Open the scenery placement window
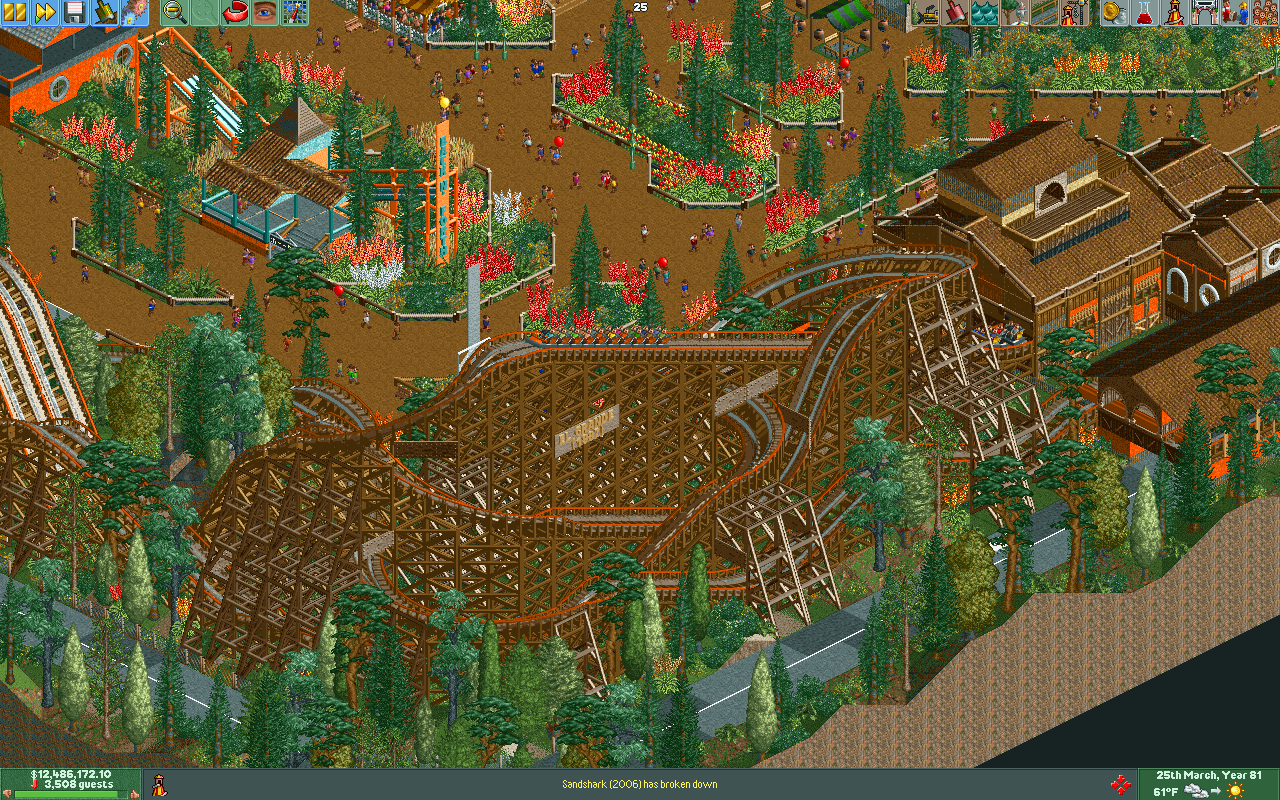This screenshot has height=800, width=1280. [1013, 12]
